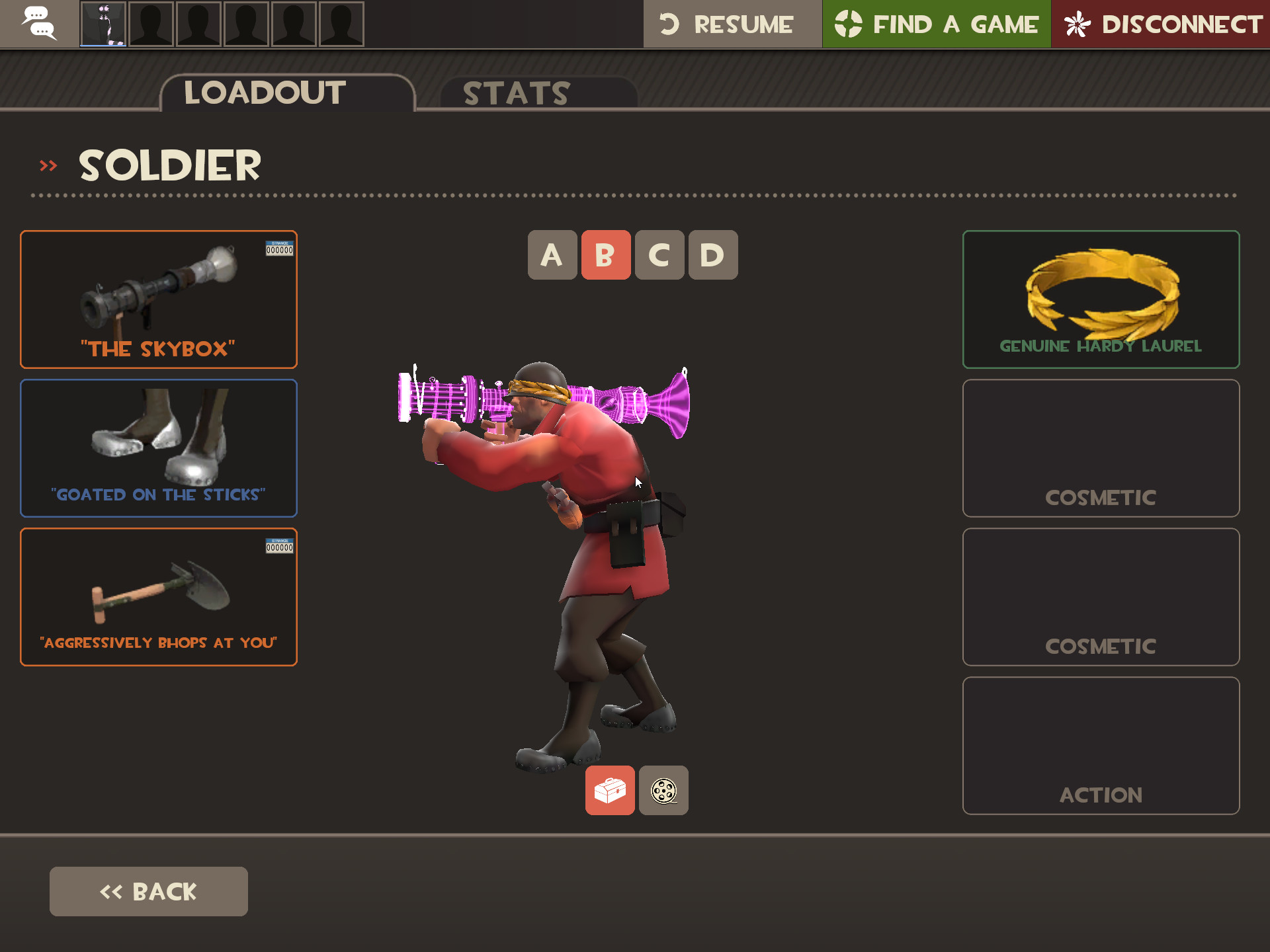Open the first empty Cosmetic slot
Image resolution: width=1270 pixels, height=952 pixels.
[1101, 449]
